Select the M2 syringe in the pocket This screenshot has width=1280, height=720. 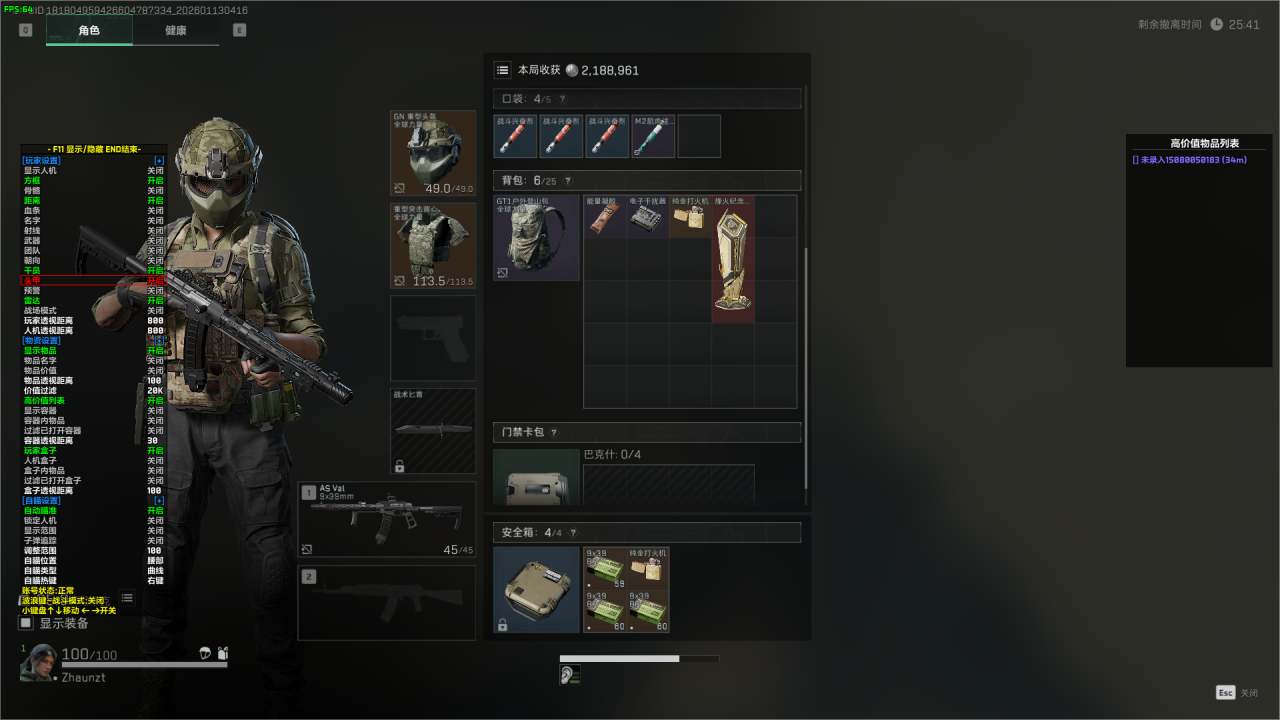(x=654, y=136)
